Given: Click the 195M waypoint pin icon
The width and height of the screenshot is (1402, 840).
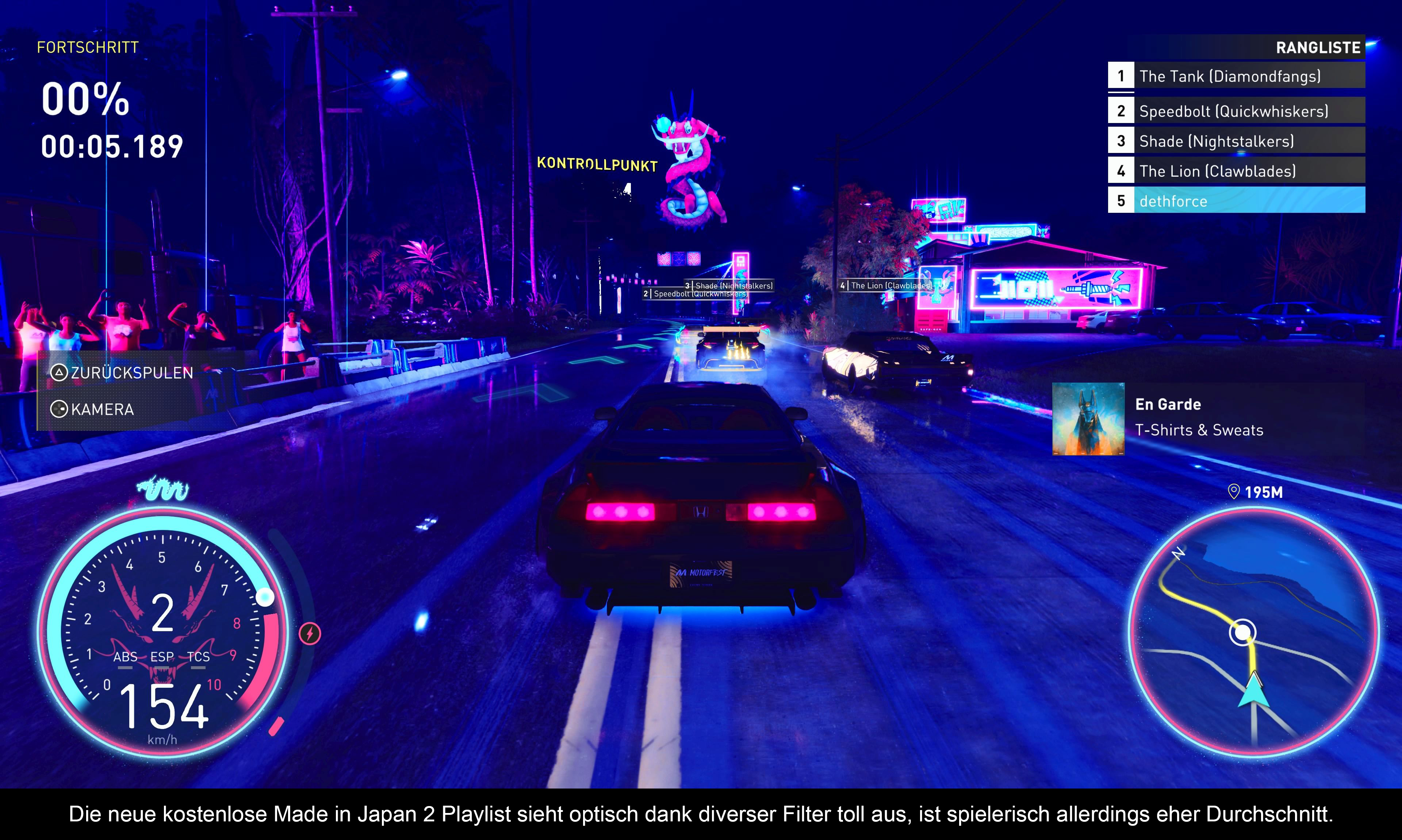Looking at the screenshot, I should coord(1233,491).
